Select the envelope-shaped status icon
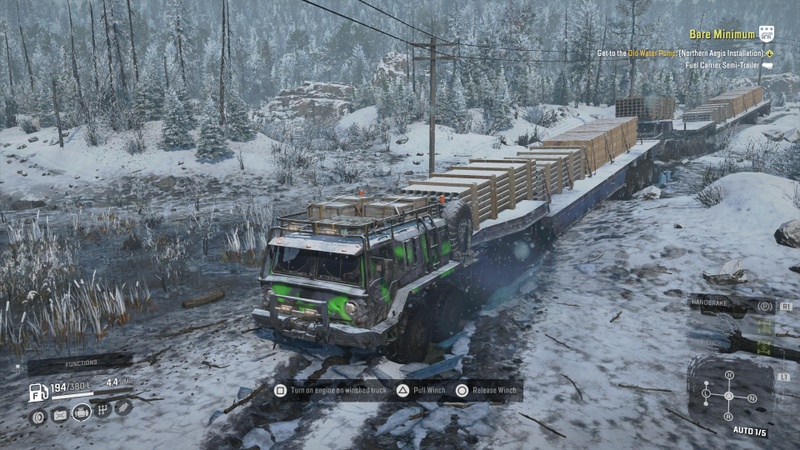The width and height of the screenshot is (800, 450). [60, 415]
